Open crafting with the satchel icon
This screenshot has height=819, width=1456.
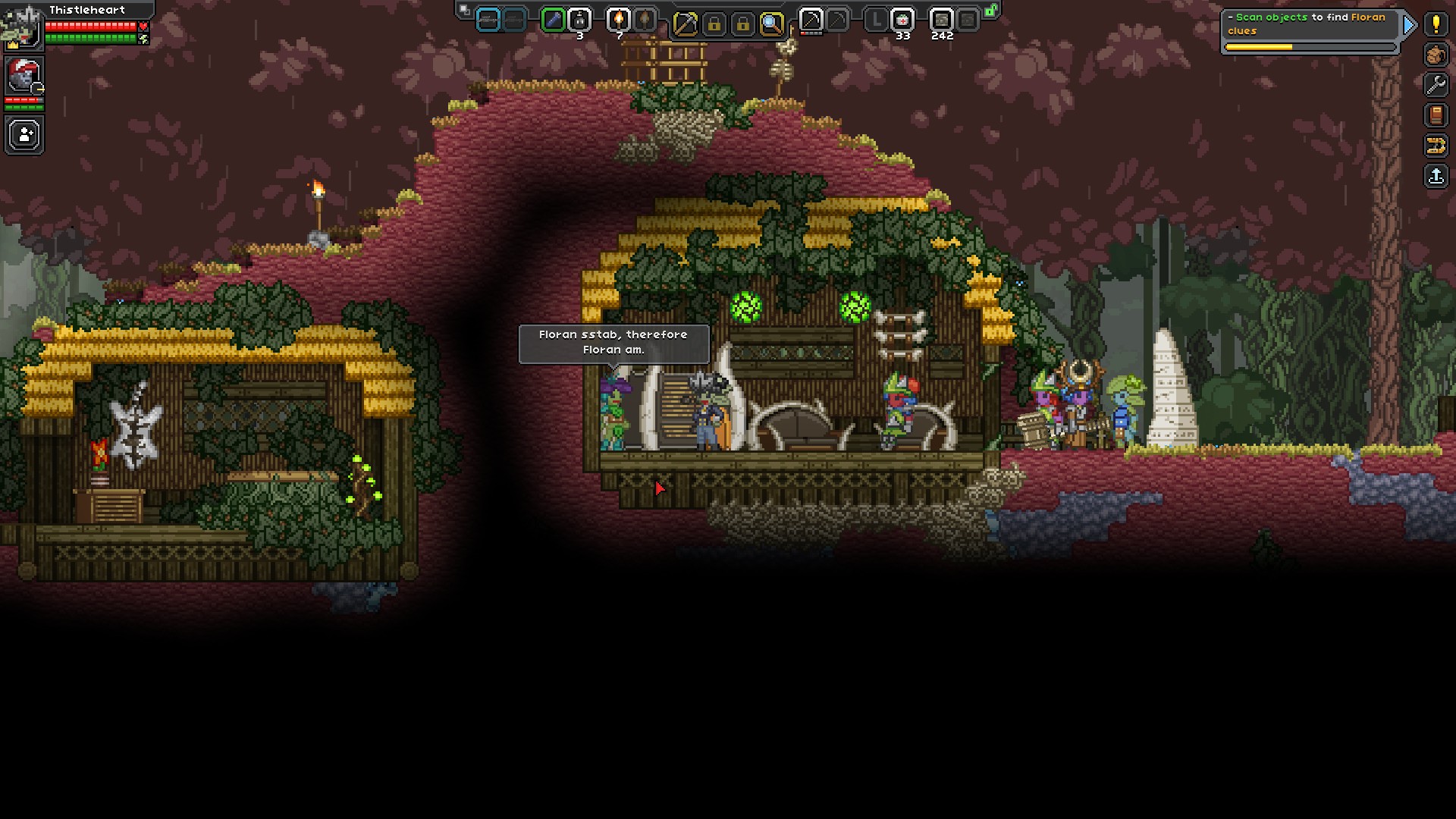[1435, 54]
